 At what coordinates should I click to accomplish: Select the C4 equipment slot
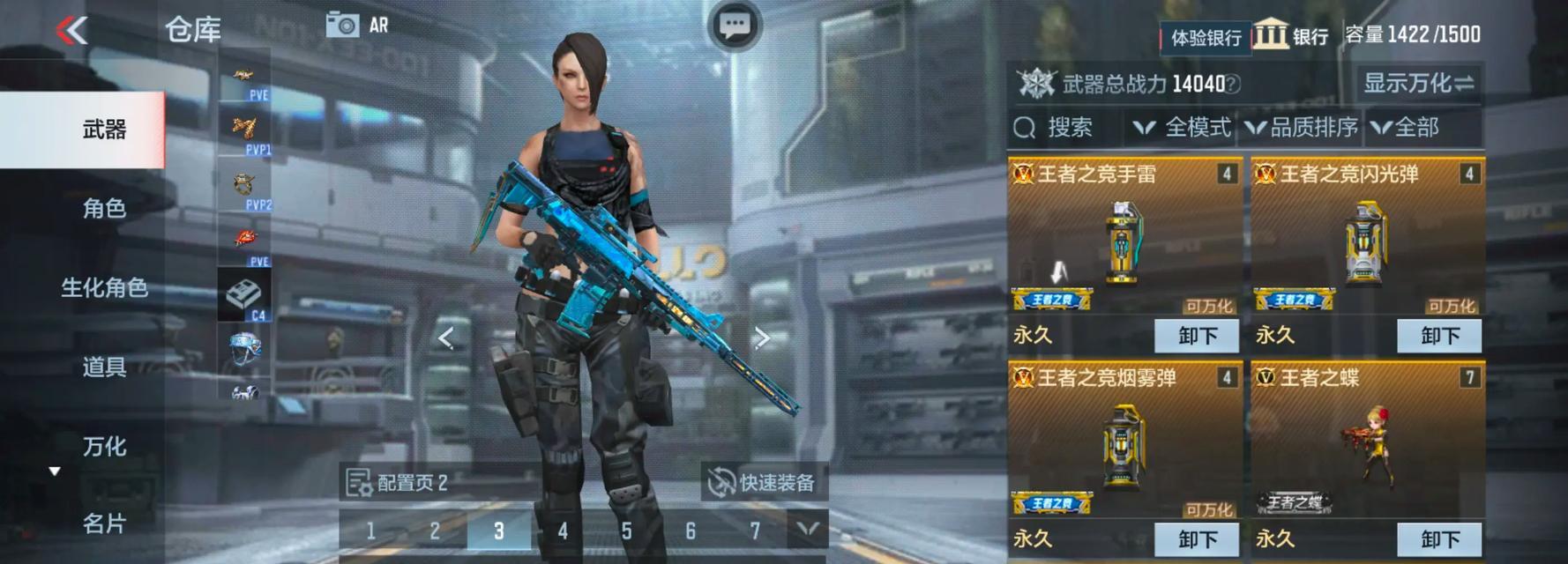pos(244,295)
